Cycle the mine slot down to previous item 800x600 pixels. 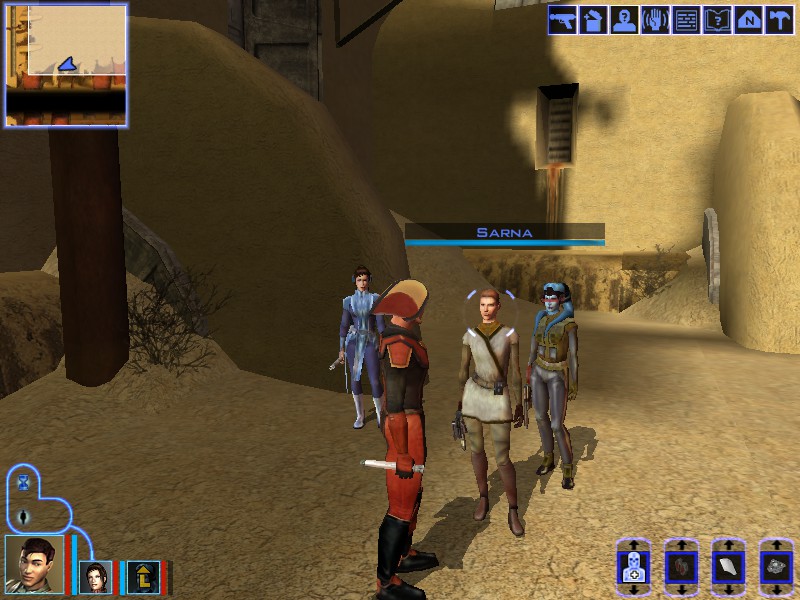point(776,589)
